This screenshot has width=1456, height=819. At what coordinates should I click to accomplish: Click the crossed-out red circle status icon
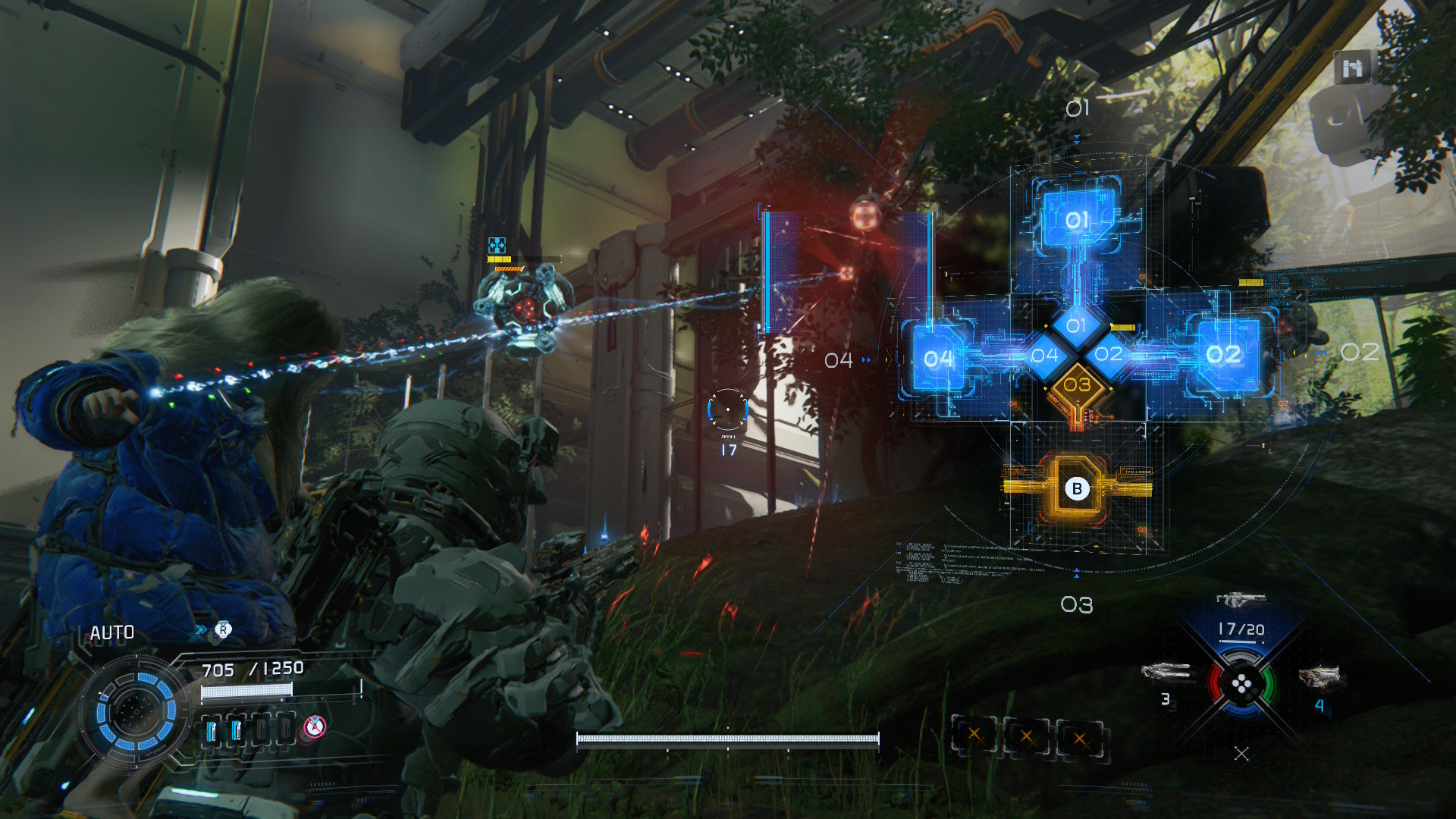[x=315, y=727]
